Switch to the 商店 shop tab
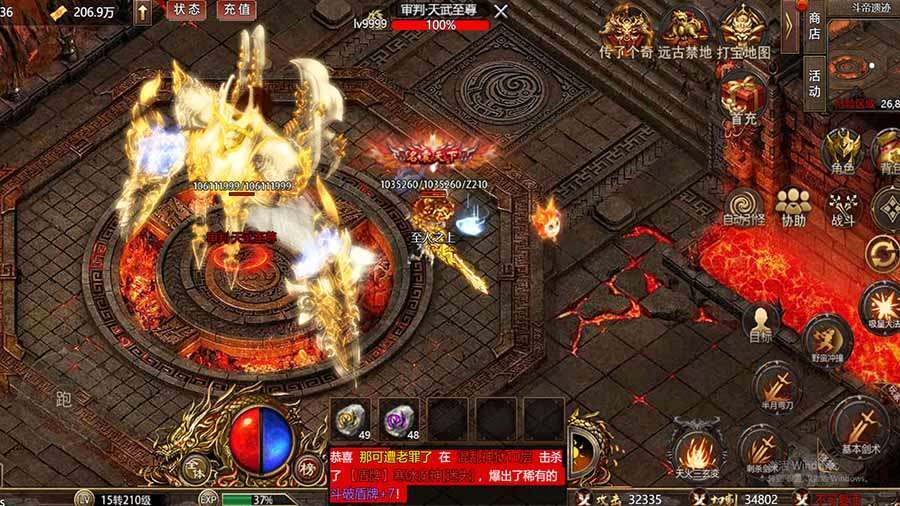This screenshot has width=900, height=506. 815,25
